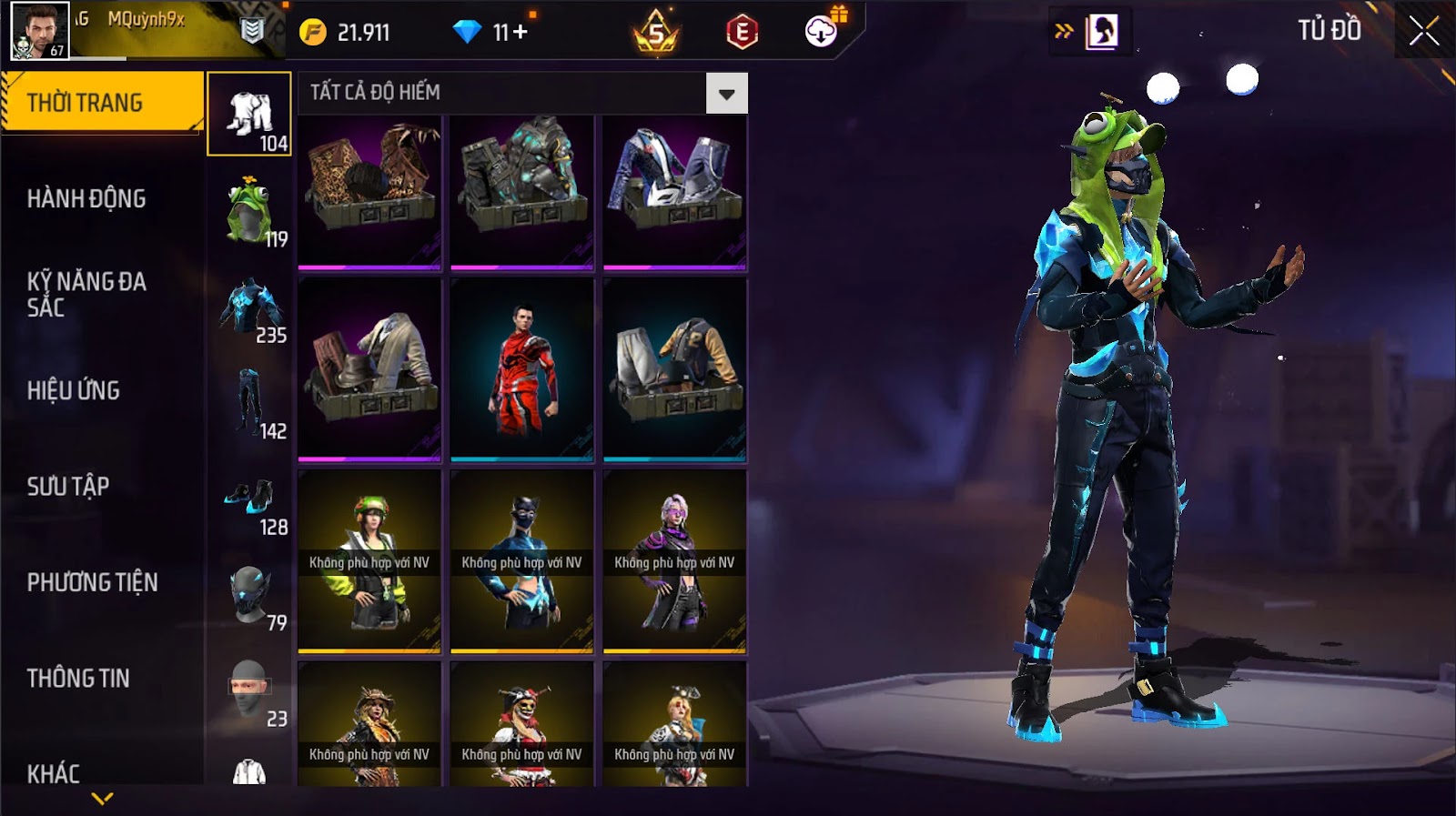The width and height of the screenshot is (1456, 816).
Task: Click the red E badge icon
Action: tap(742, 33)
